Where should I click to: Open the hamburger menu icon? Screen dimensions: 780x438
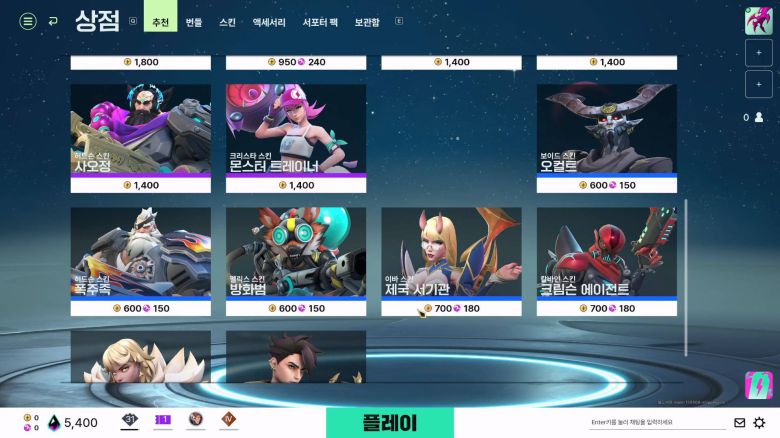click(x=28, y=21)
